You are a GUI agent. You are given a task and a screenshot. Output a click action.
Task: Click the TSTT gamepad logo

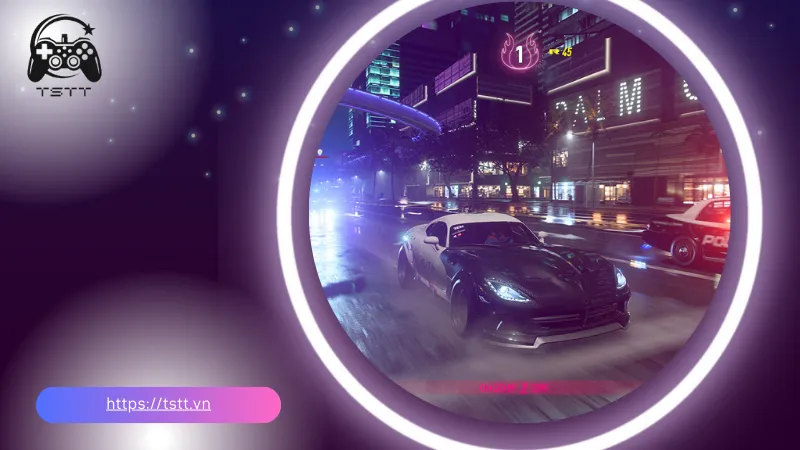pos(60,60)
